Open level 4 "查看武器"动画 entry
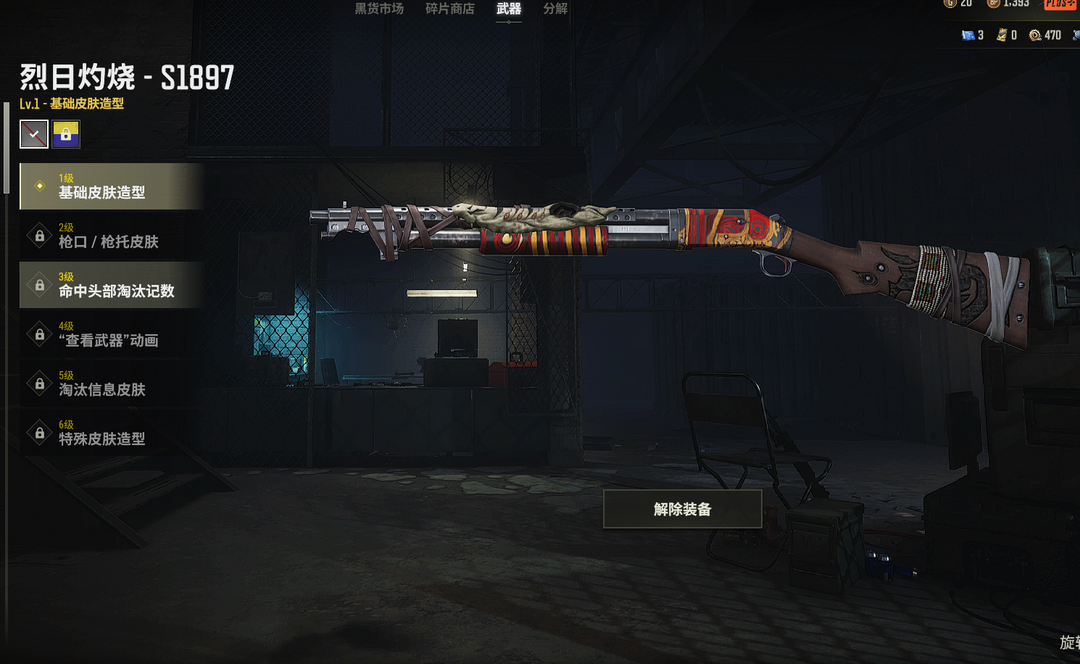The height and width of the screenshot is (664, 1080). tap(111, 334)
